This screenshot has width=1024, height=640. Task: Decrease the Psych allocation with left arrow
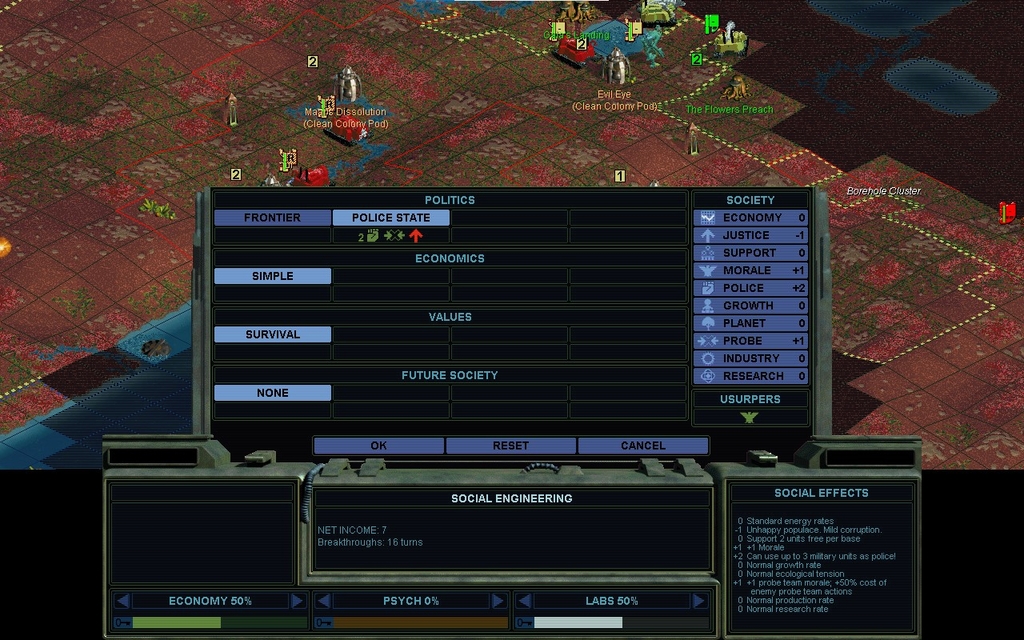(x=322, y=601)
